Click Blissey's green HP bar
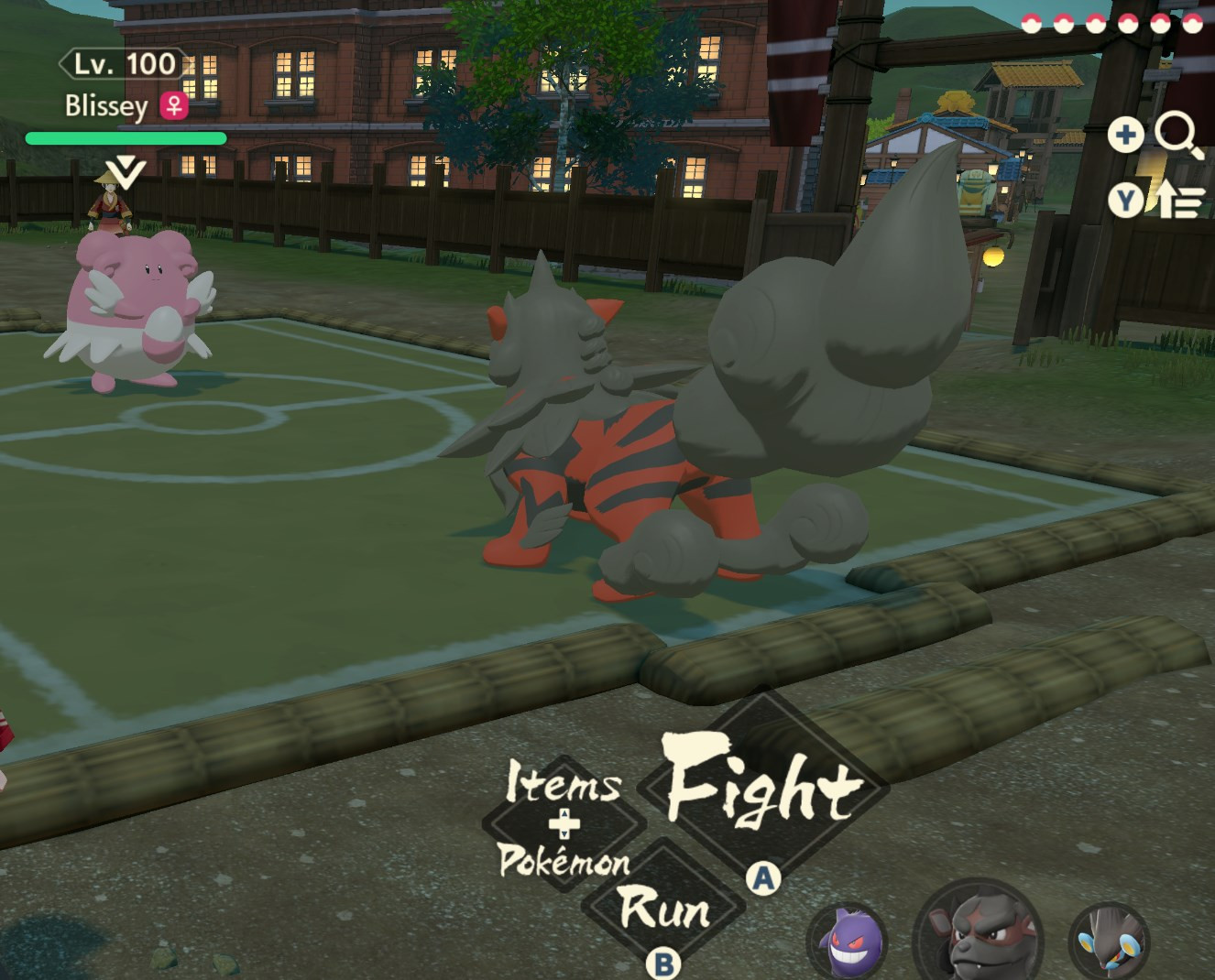 tap(126, 137)
